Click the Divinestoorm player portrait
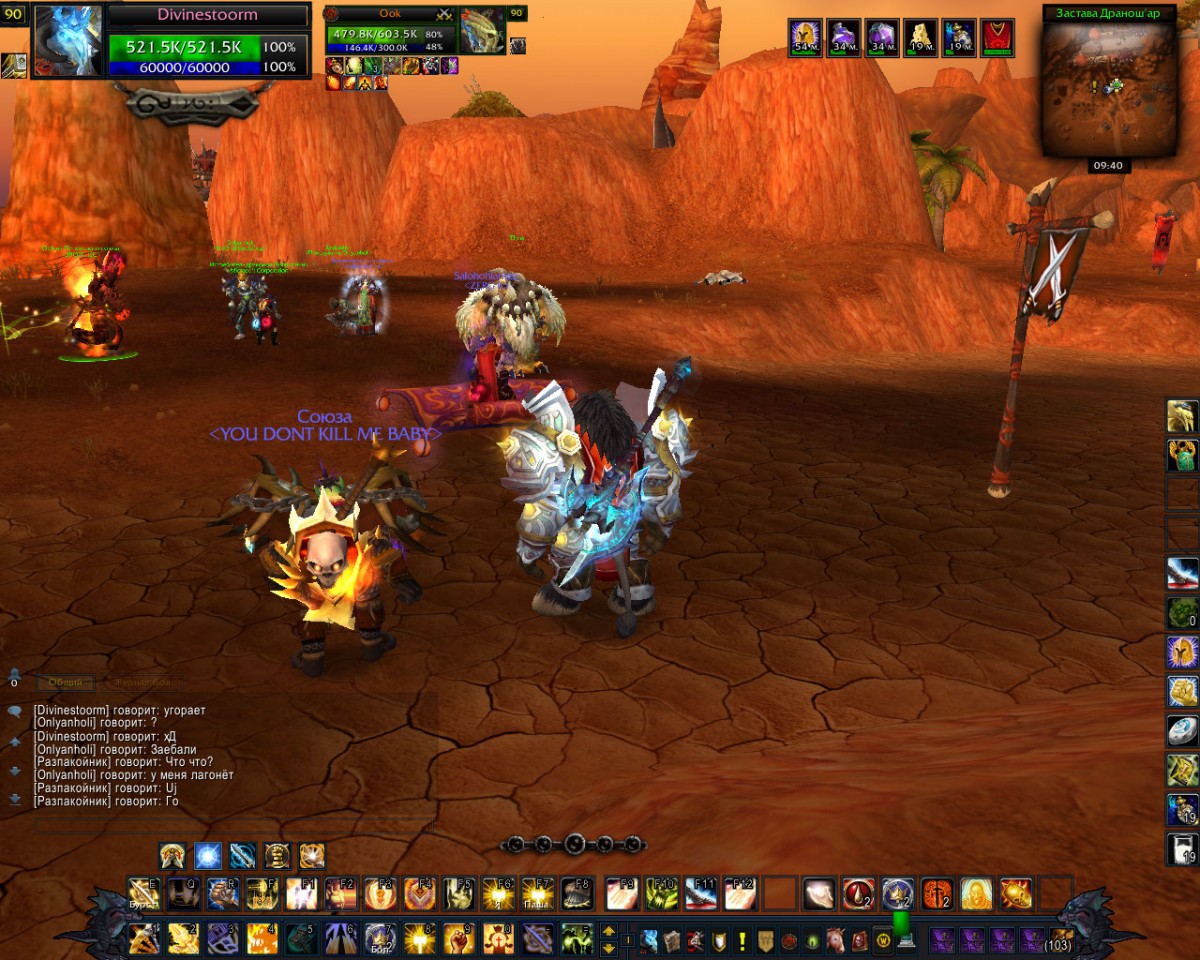Image resolution: width=1200 pixels, height=960 pixels. pos(68,40)
